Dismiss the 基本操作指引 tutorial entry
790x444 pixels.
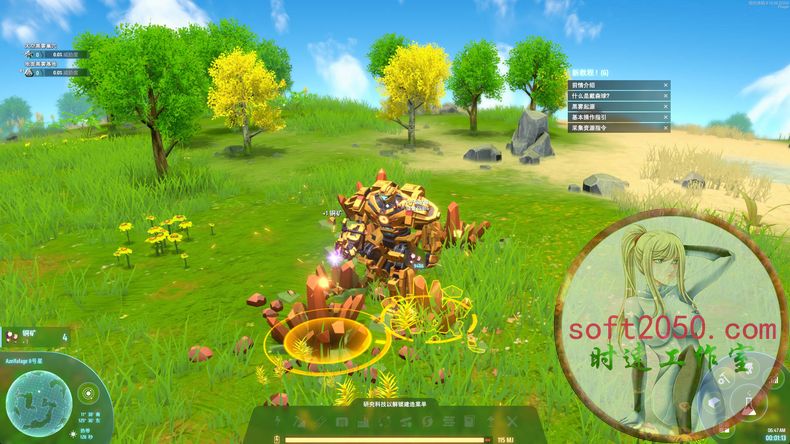(665, 117)
